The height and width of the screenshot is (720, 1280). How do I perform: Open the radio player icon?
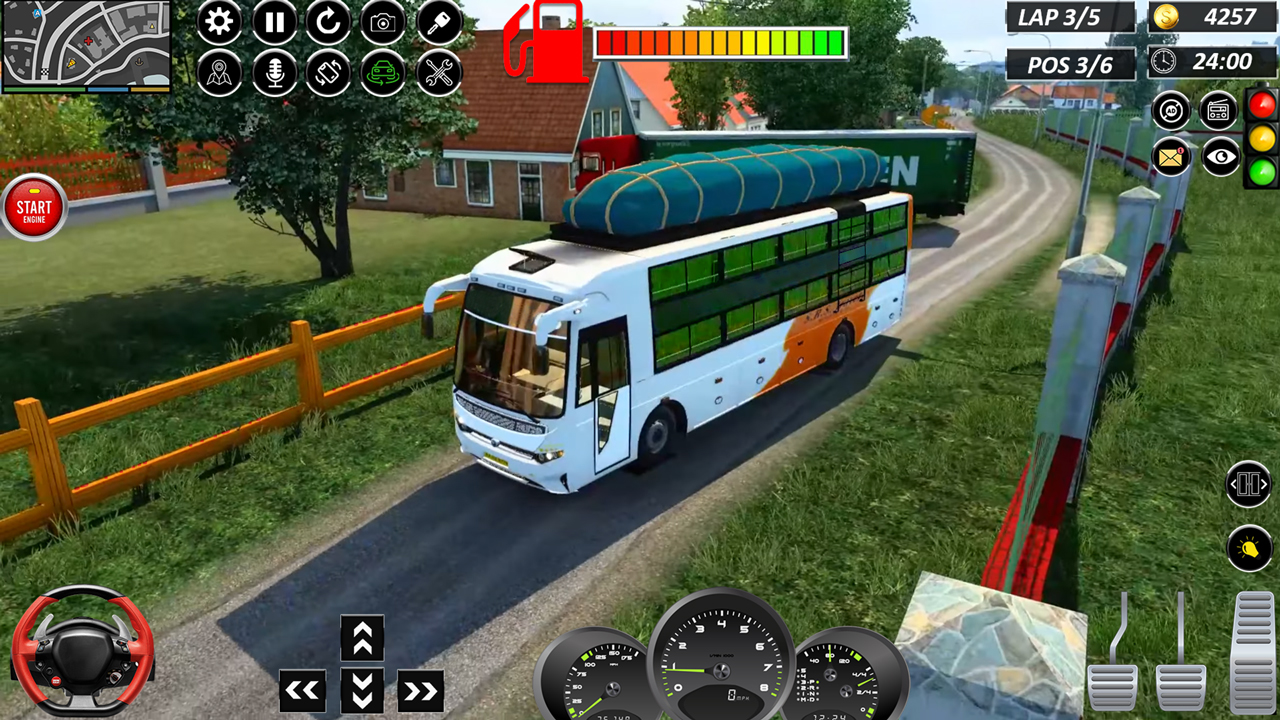(x=1218, y=110)
